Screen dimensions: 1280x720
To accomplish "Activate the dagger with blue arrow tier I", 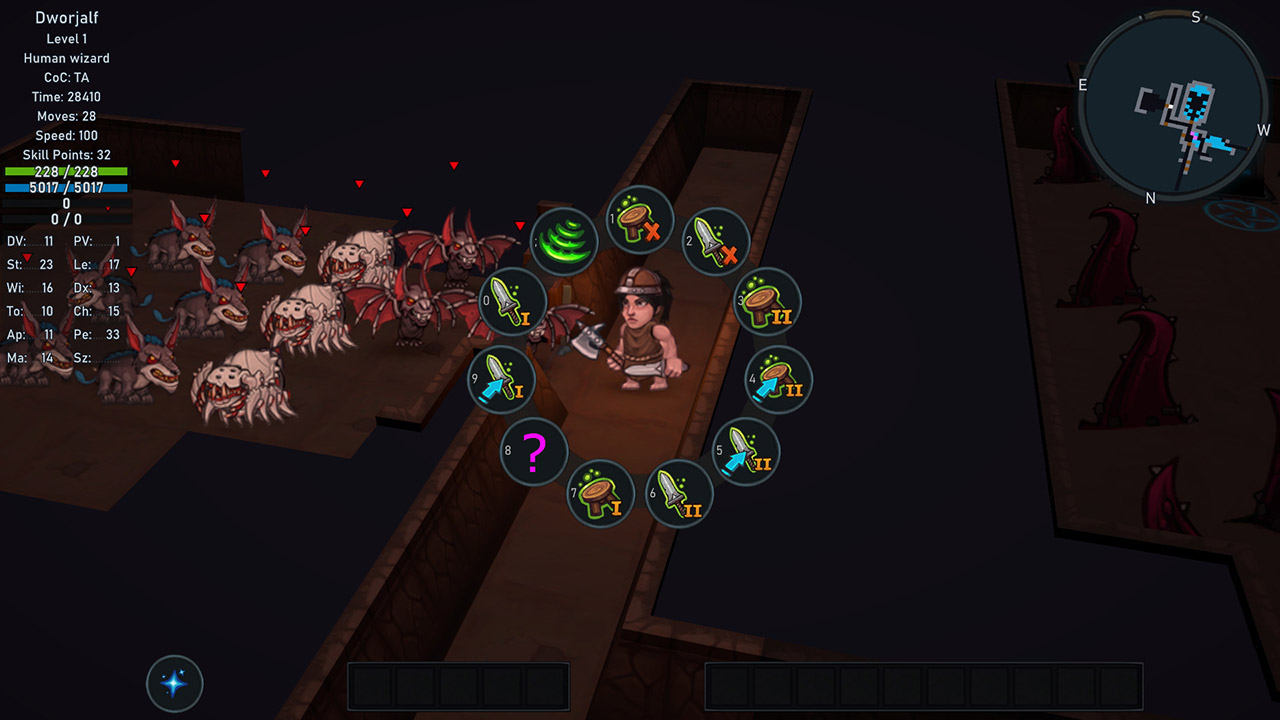I will pyautogui.click(x=501, y=380).
